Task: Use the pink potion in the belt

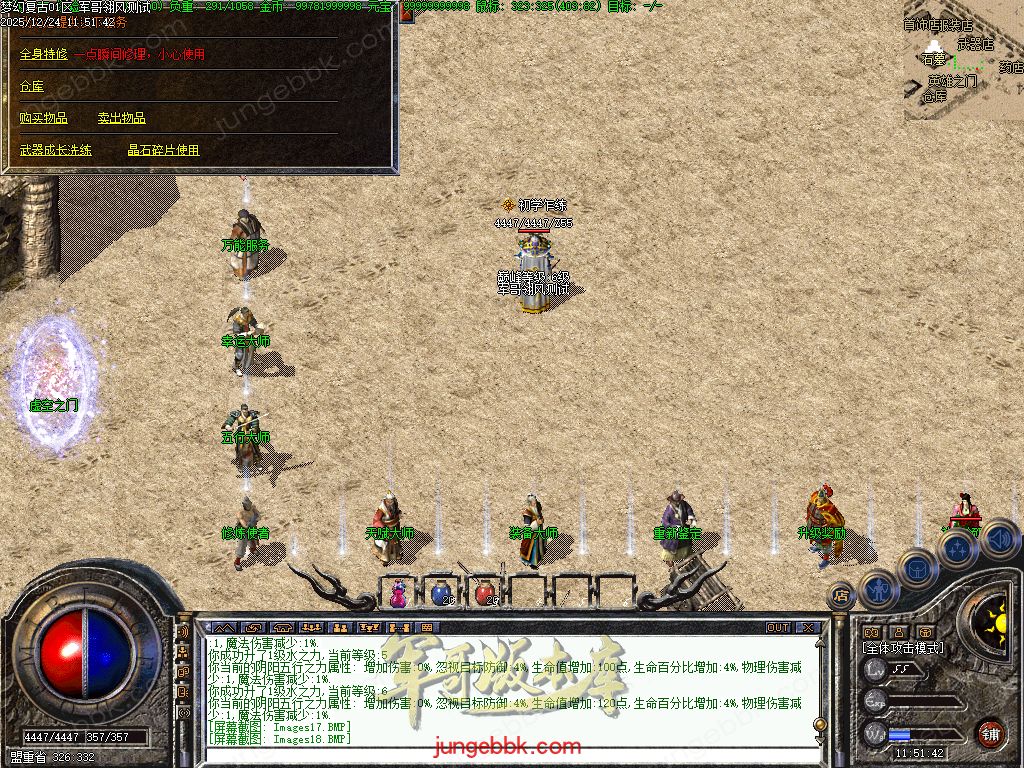Action: click(x=398, y=593)
